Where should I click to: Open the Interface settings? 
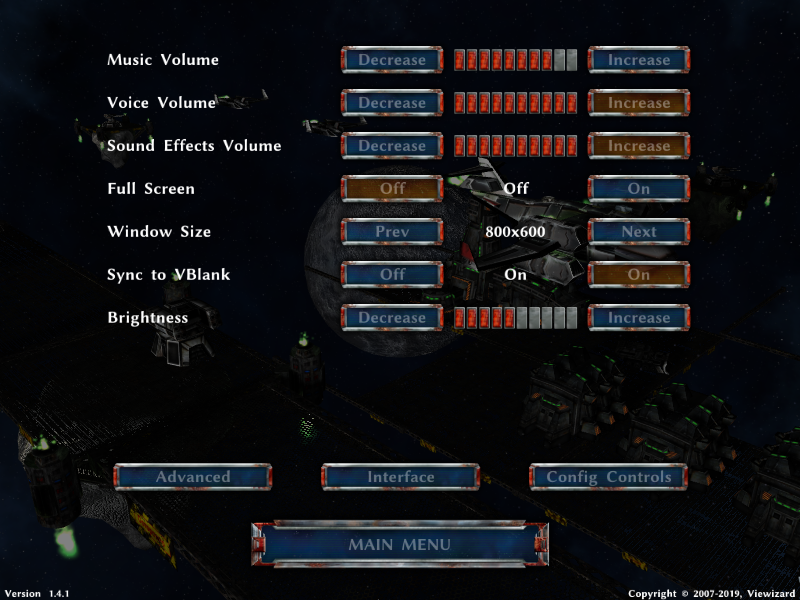pyautogui.click(x=400, y=477)
